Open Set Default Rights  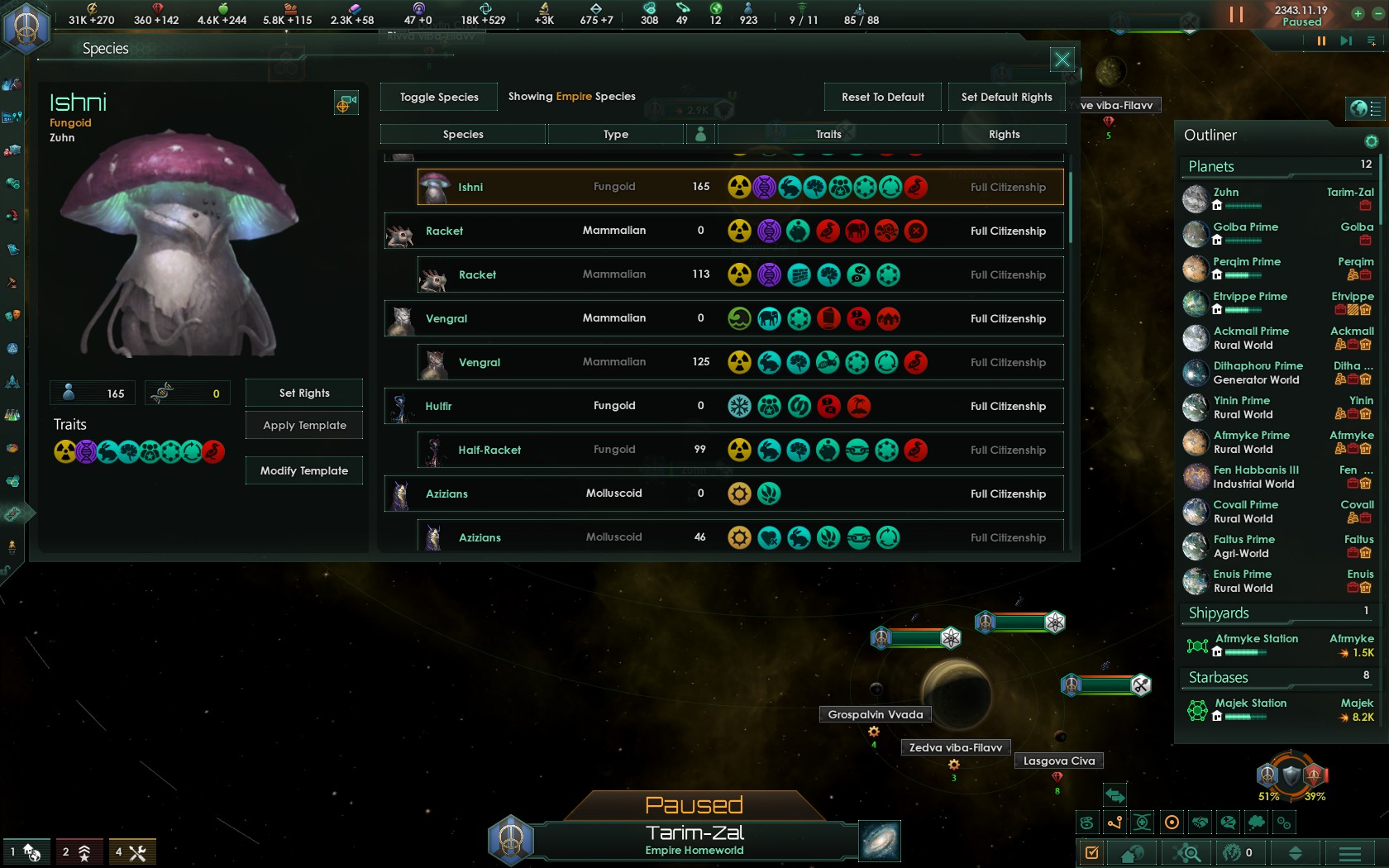(1006, 97)
